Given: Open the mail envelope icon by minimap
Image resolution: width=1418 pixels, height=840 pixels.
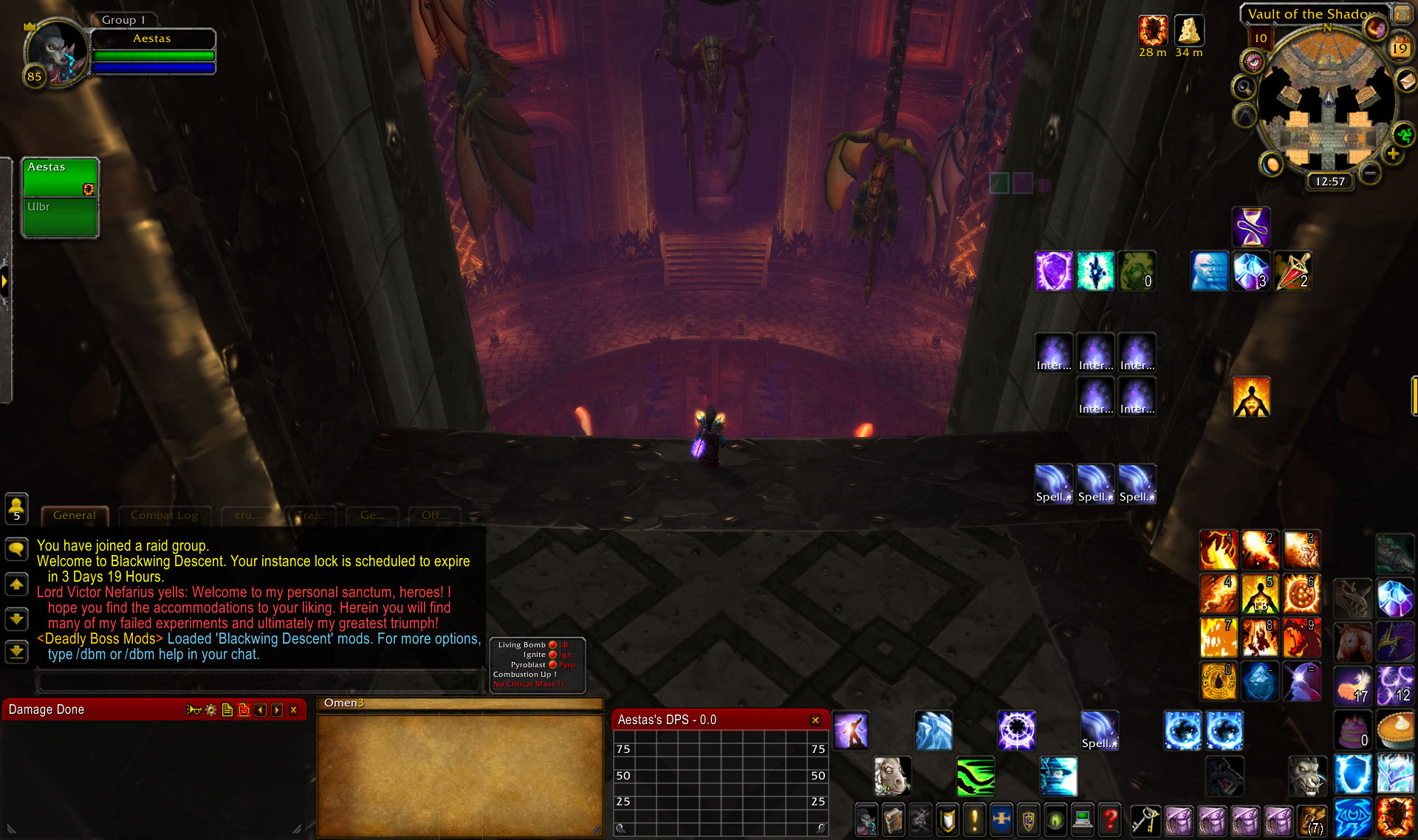Looking at the screenshot, I should [x=1406, y=80].
